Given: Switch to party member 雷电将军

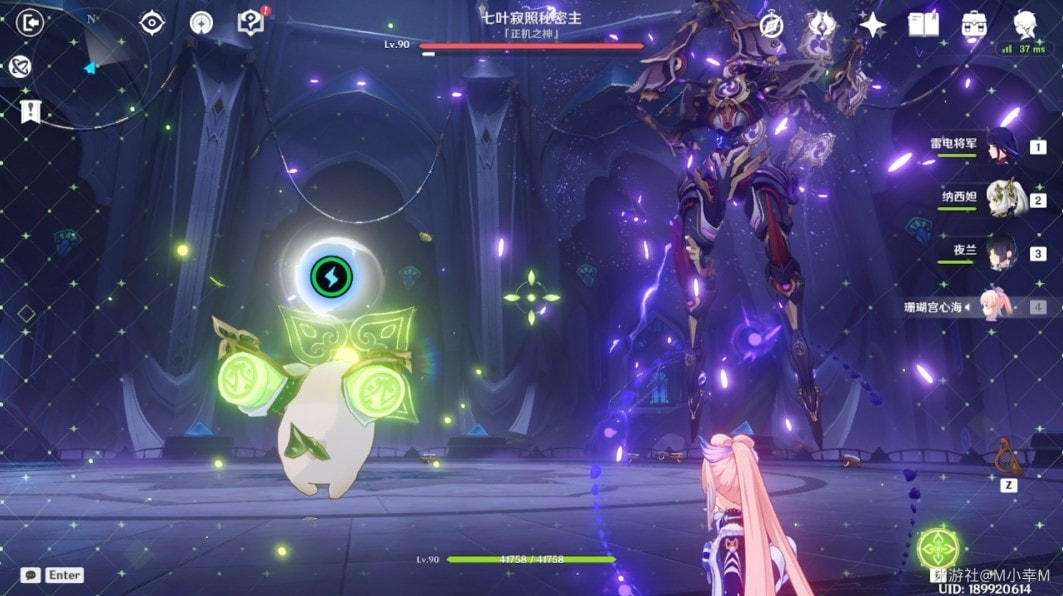Looking at the screenshot, I should (x=1000, y=147).
